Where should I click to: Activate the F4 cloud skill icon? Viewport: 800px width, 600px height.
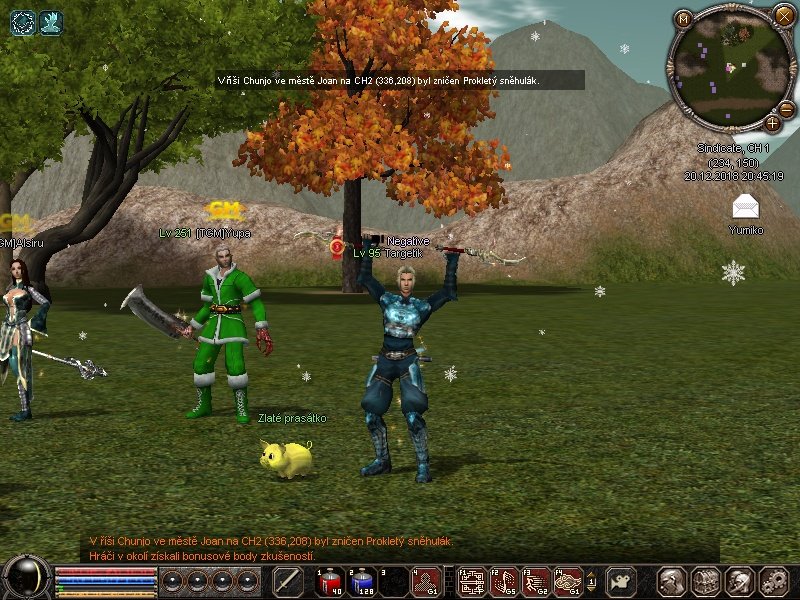point(567,581)
